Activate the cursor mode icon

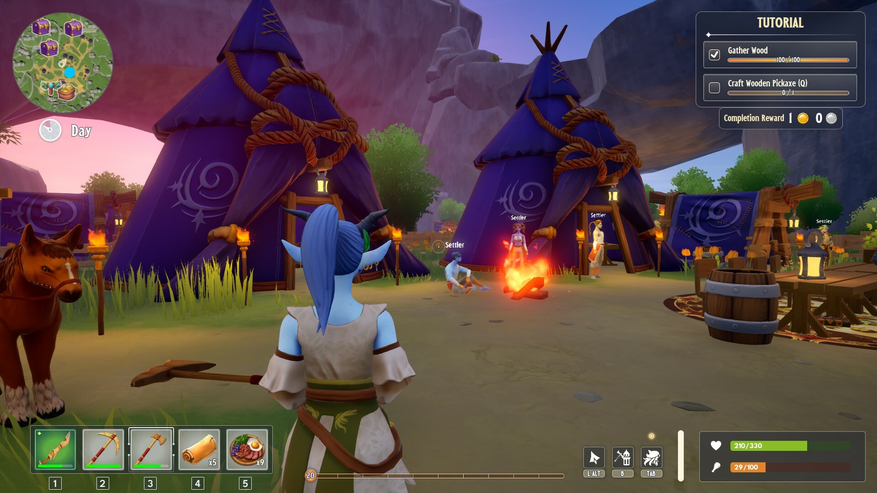pyautogui.click(x=594, y=458)
